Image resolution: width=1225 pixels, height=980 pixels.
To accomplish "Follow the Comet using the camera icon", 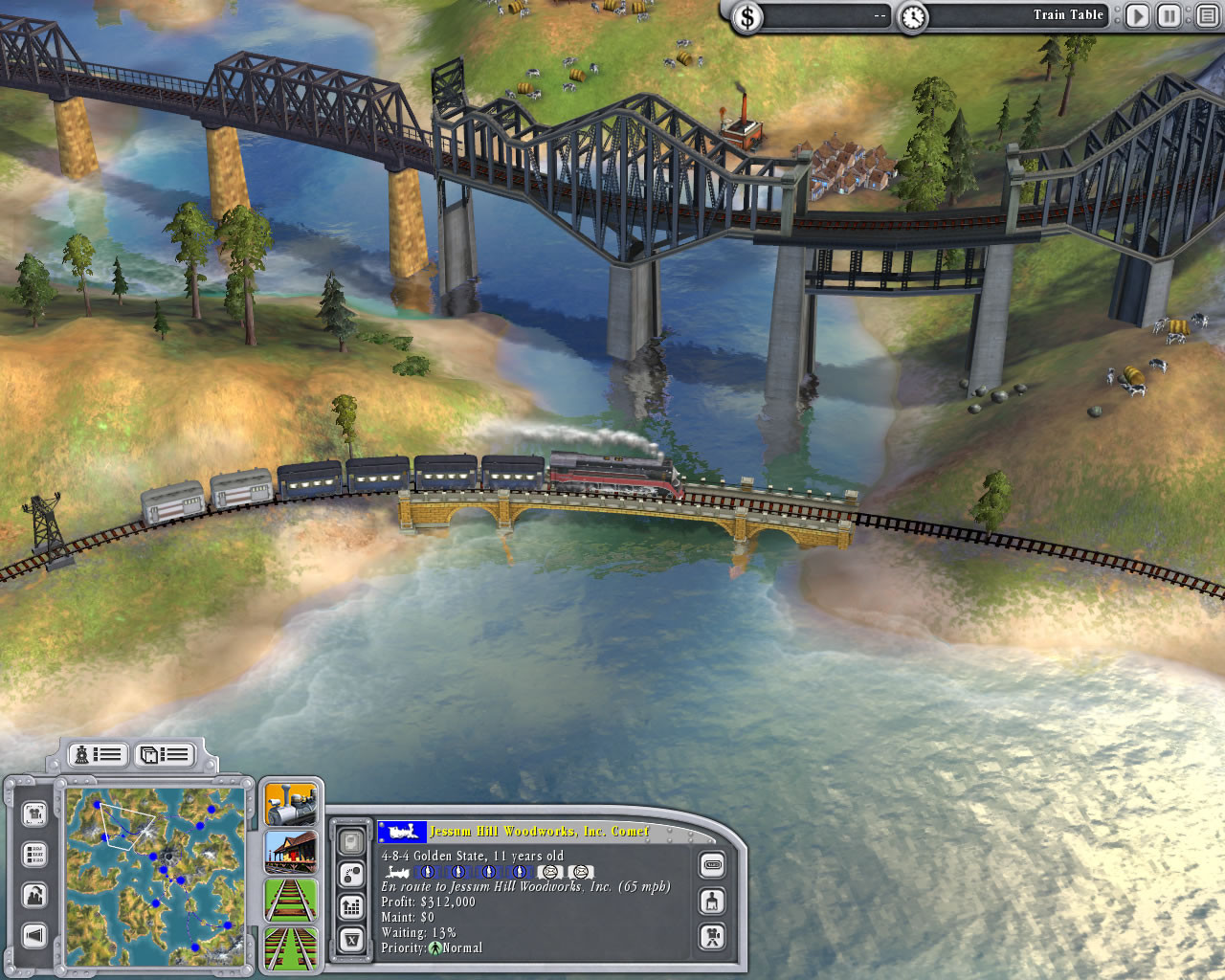I will pyautogui.click(x=712, y=935).
